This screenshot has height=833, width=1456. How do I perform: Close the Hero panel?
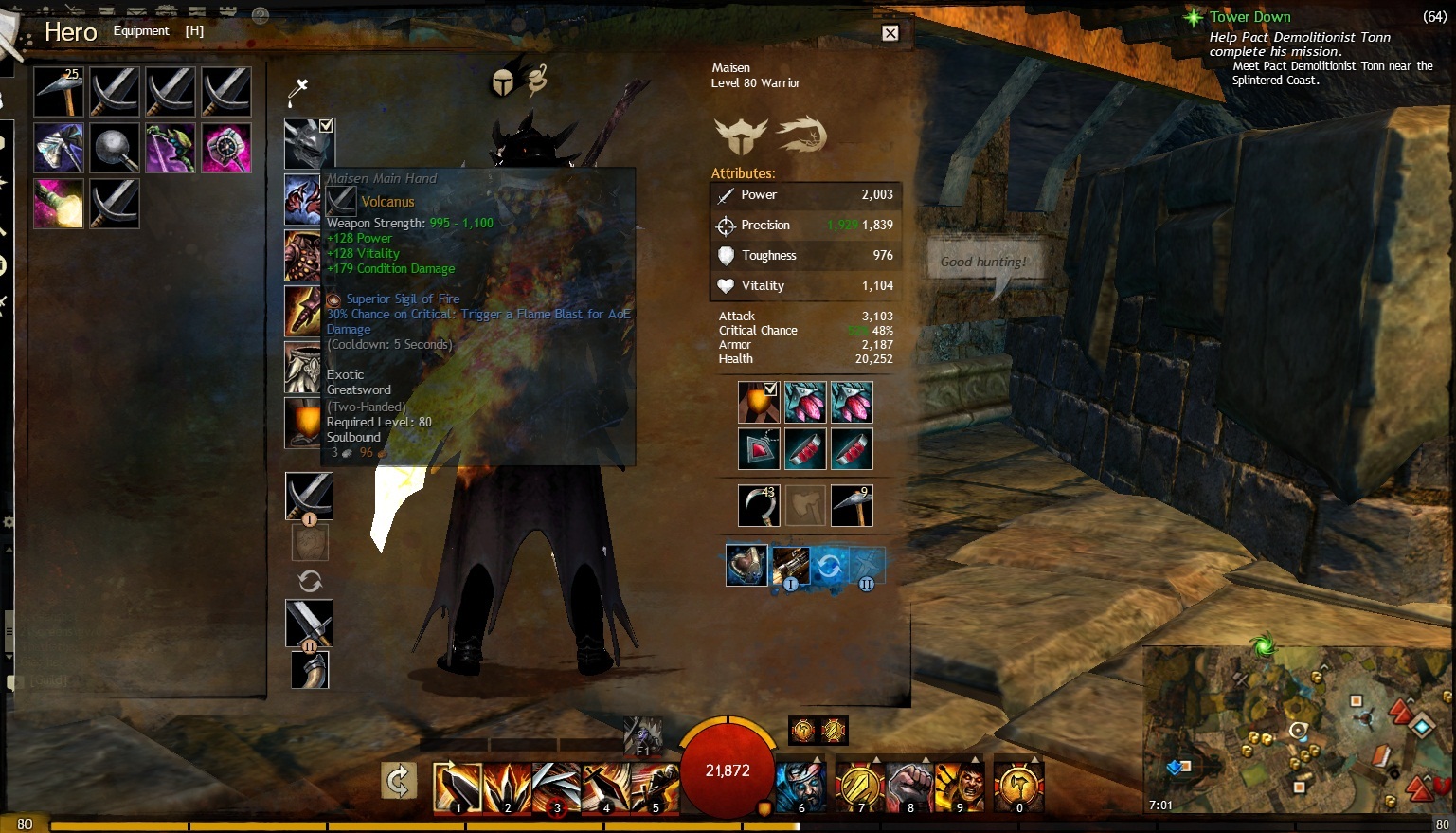coord(890,33)
